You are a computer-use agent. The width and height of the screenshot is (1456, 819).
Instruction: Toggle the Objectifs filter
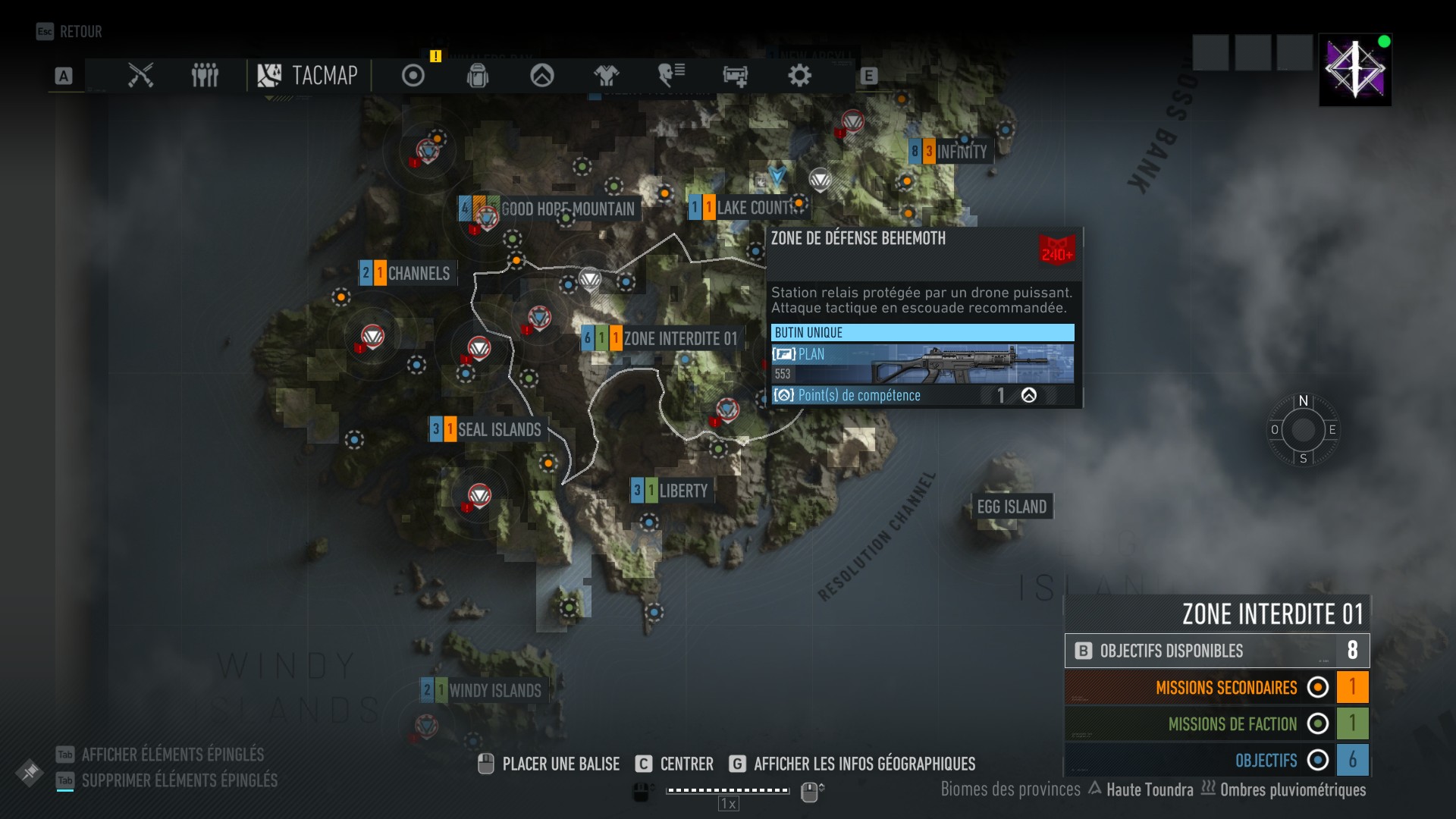[x=1318, y=760]
